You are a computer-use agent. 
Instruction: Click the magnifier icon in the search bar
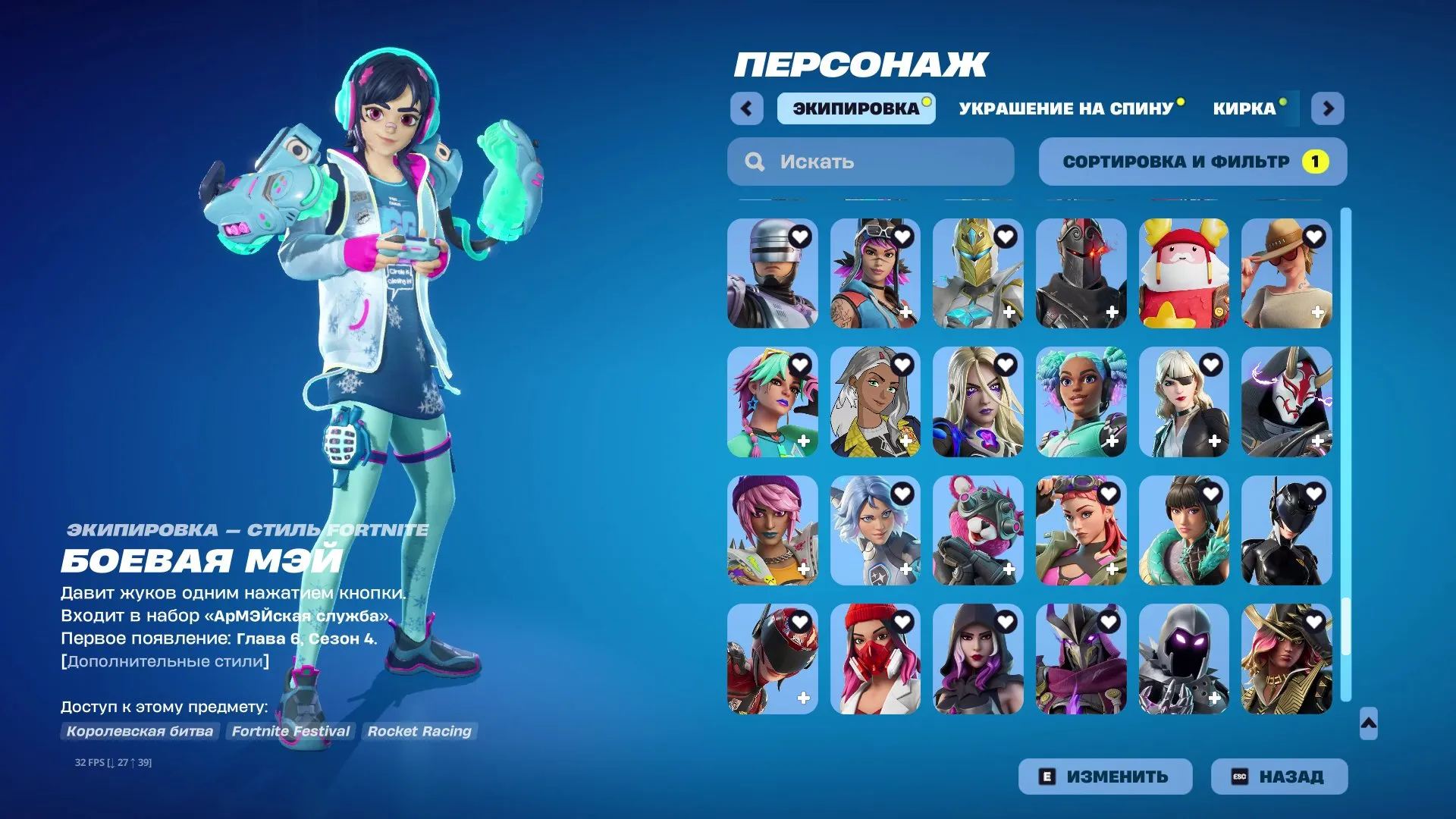(x=754, y=161)
